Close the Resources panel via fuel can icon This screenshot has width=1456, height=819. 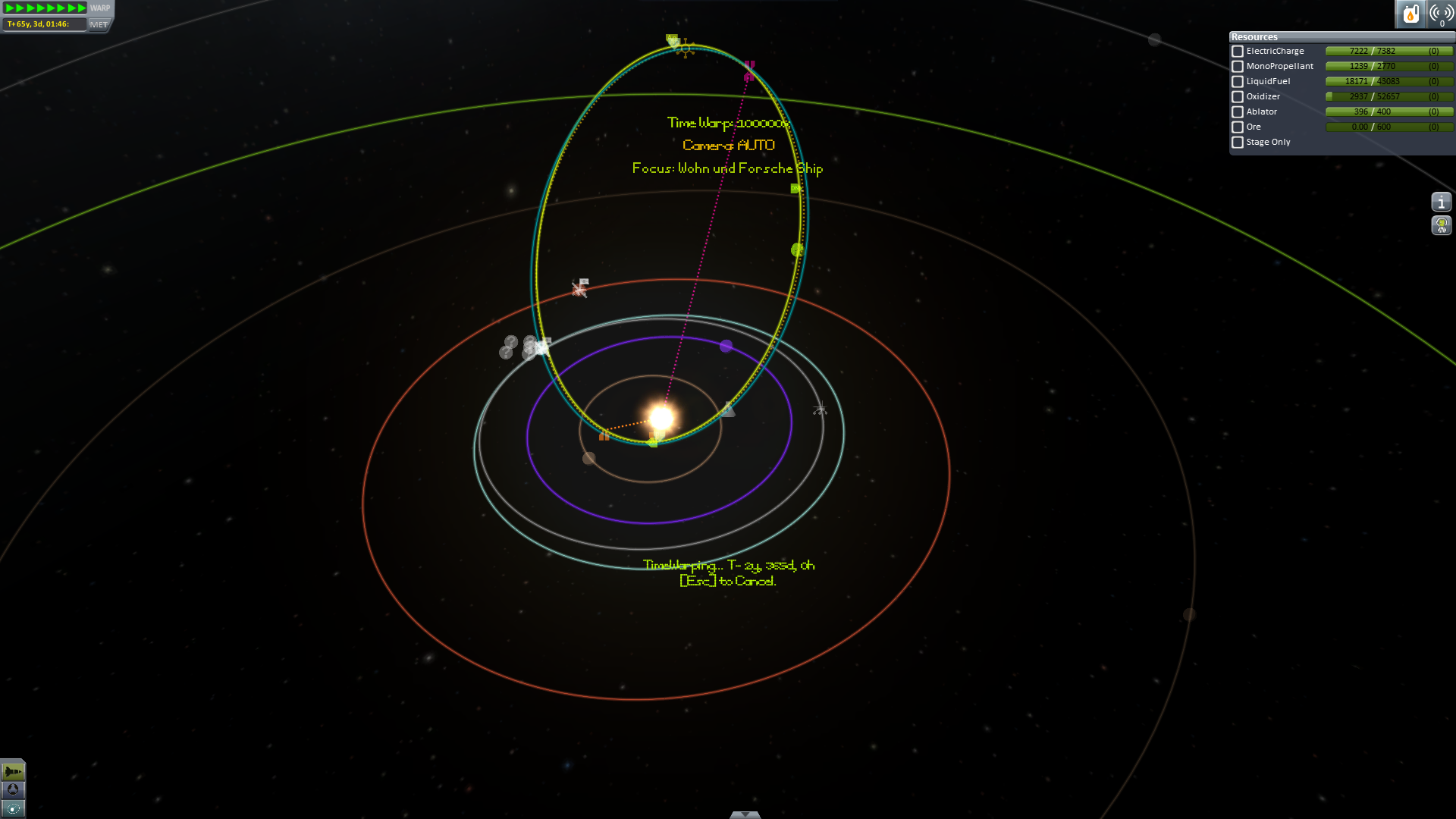(x=1410, y=14)
